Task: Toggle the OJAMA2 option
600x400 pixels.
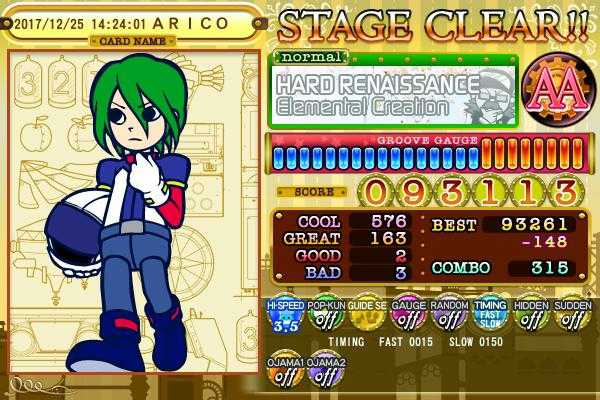Action: (x=325, y=370)
